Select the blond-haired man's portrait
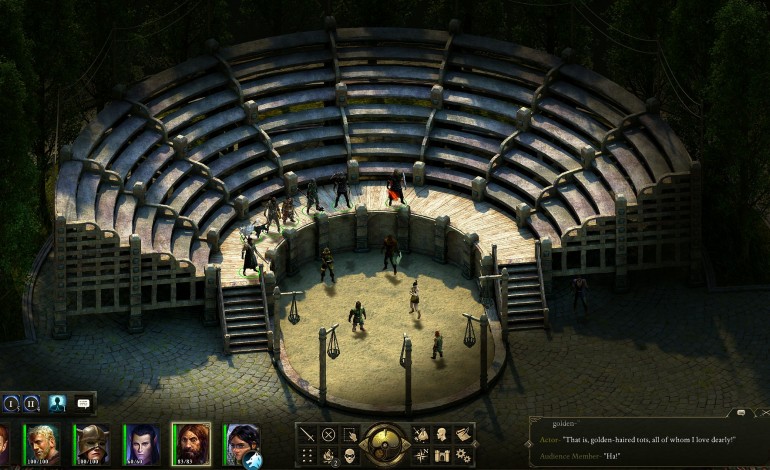Viewport: 770px width, 470px height. coord(43,442)
